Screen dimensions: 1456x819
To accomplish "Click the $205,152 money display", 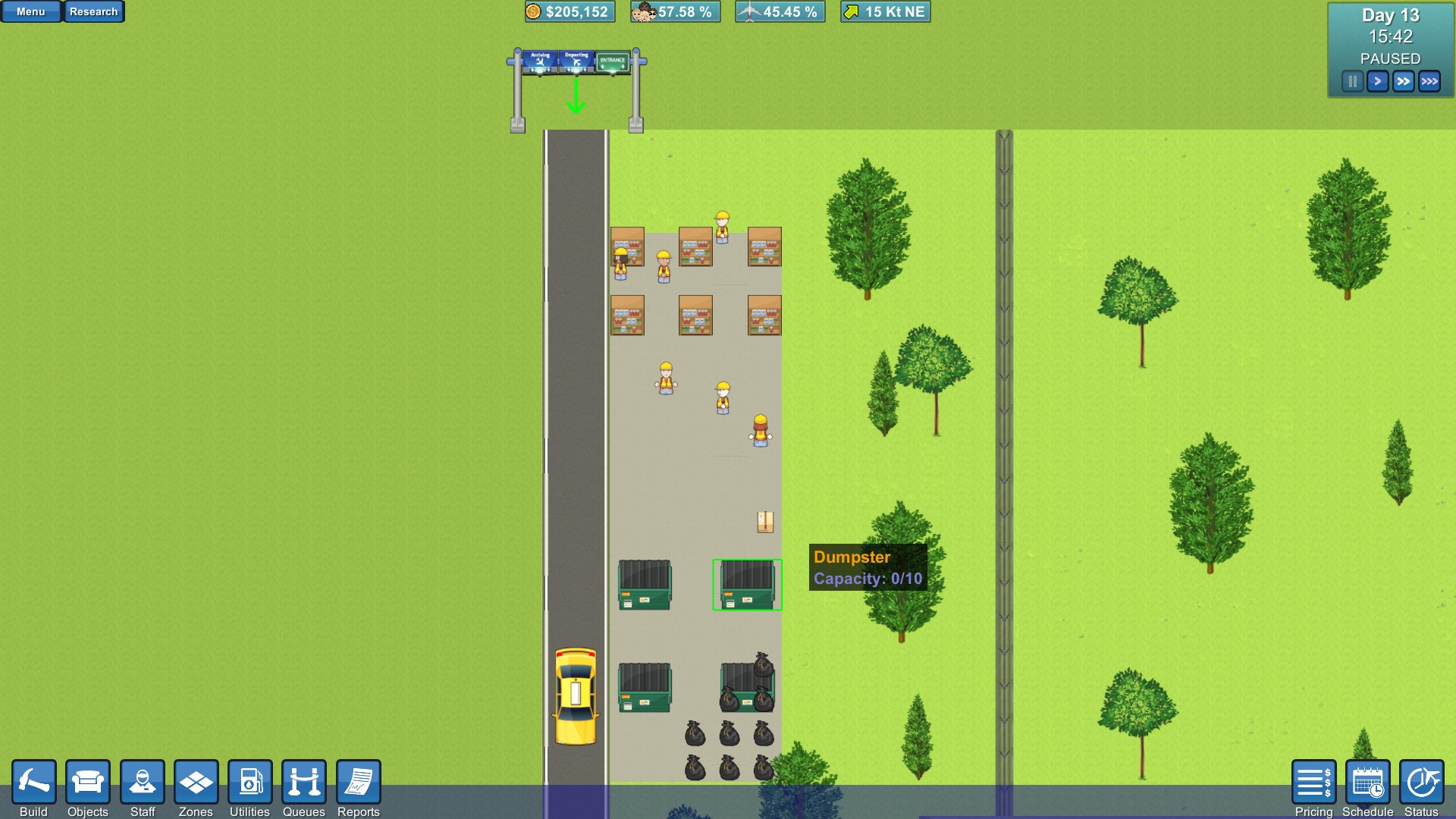I will click(570, 11).
